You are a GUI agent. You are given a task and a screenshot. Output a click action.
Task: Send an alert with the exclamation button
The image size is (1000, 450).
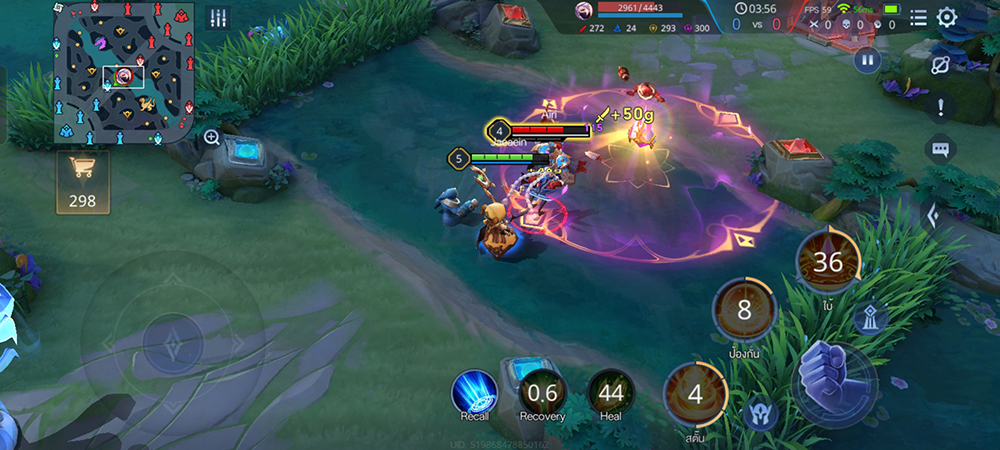(940, 107)
